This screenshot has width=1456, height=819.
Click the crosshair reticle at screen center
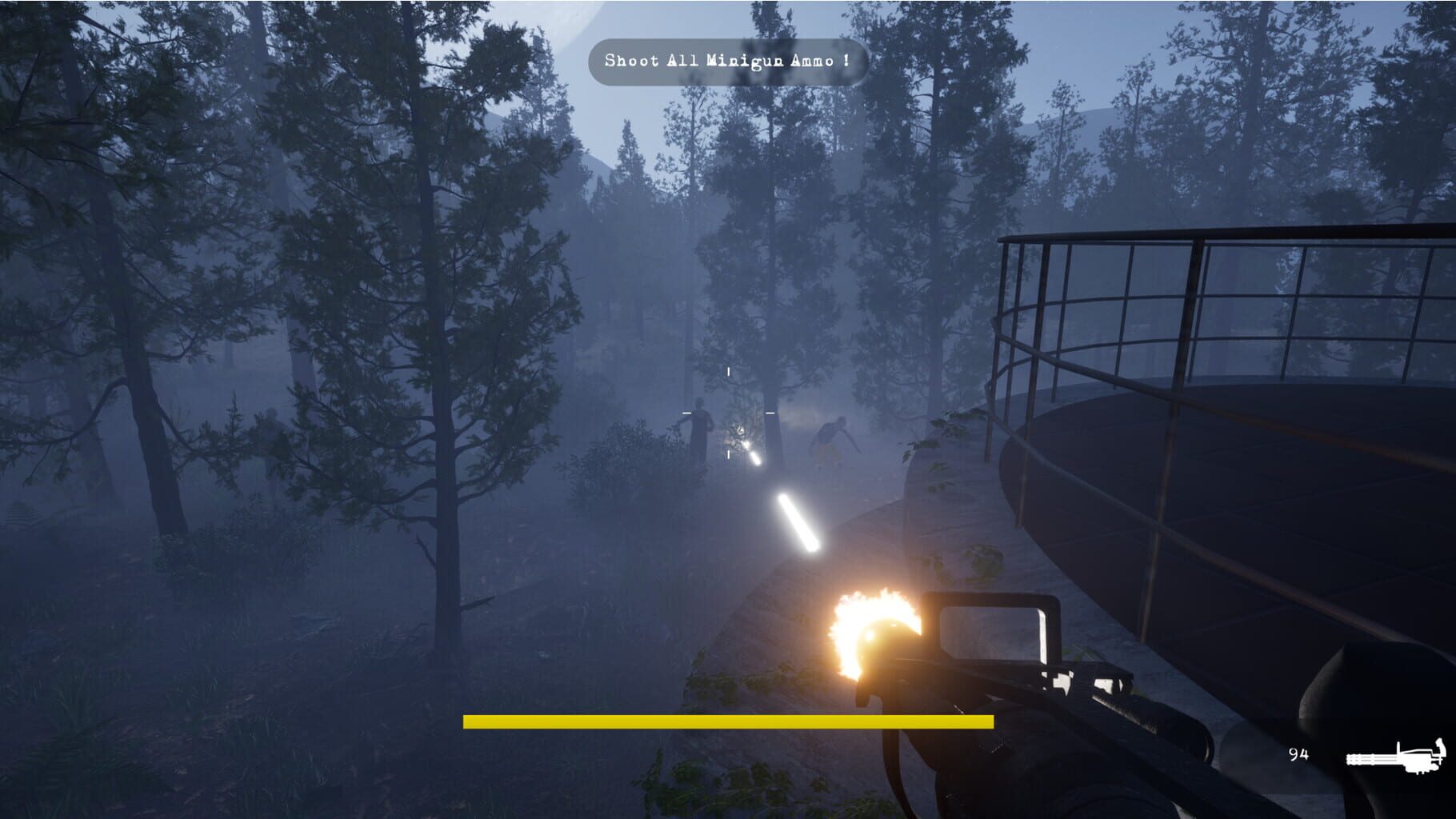[728, 412]
